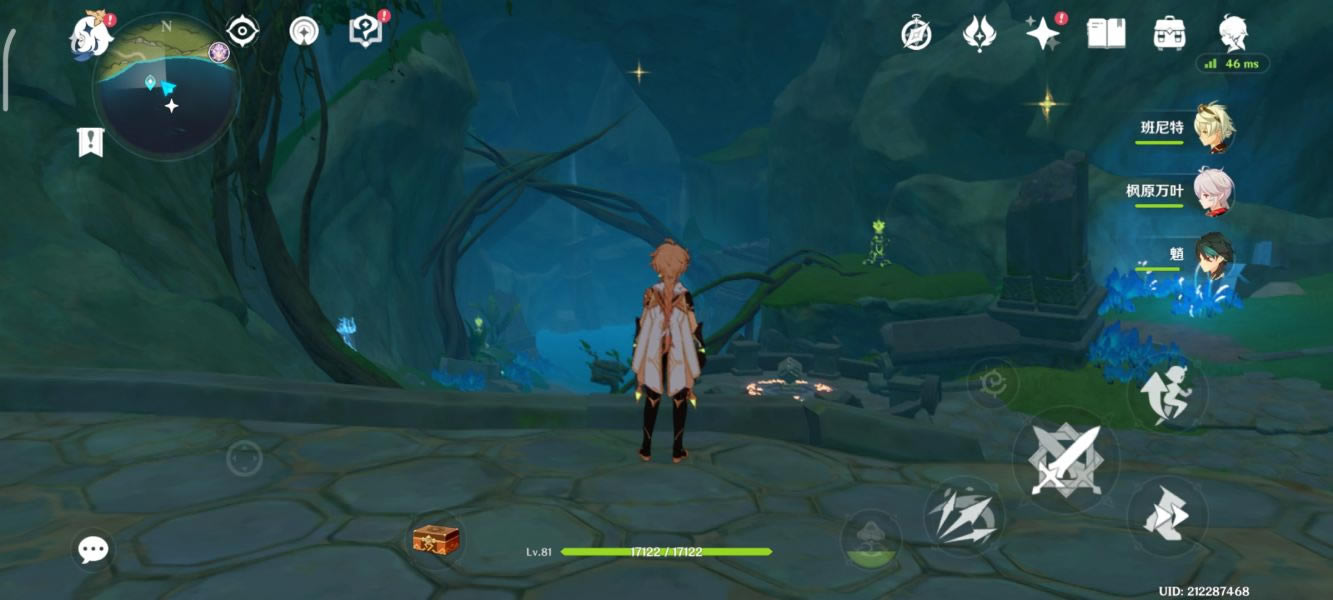Switch to party member 枫原万叶
This screenshot has width=1333, height=600.
click(1214, 191)
